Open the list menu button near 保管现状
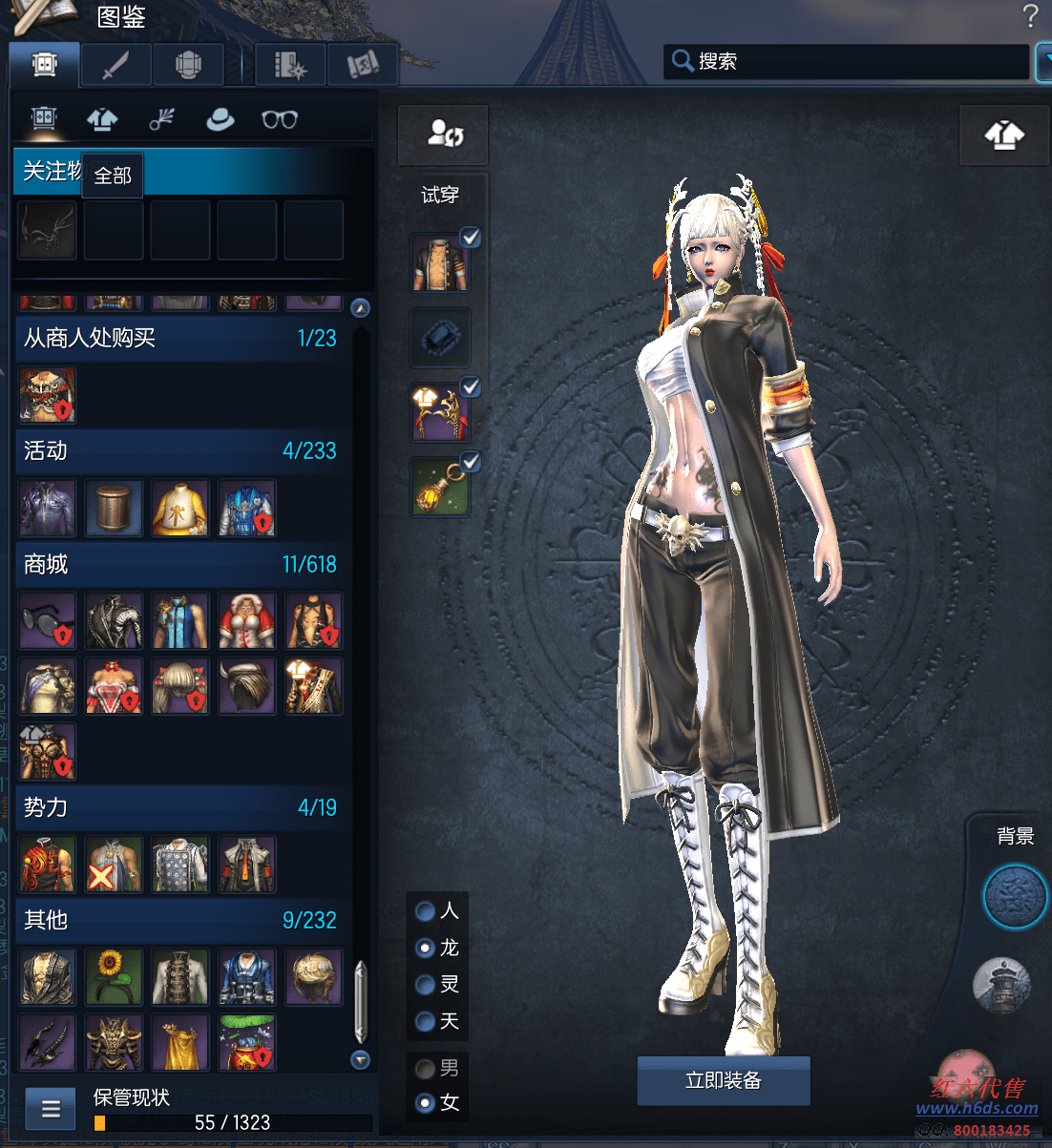The height and width of the screenshot is (1148, 1052). (x=51, y=1109)
